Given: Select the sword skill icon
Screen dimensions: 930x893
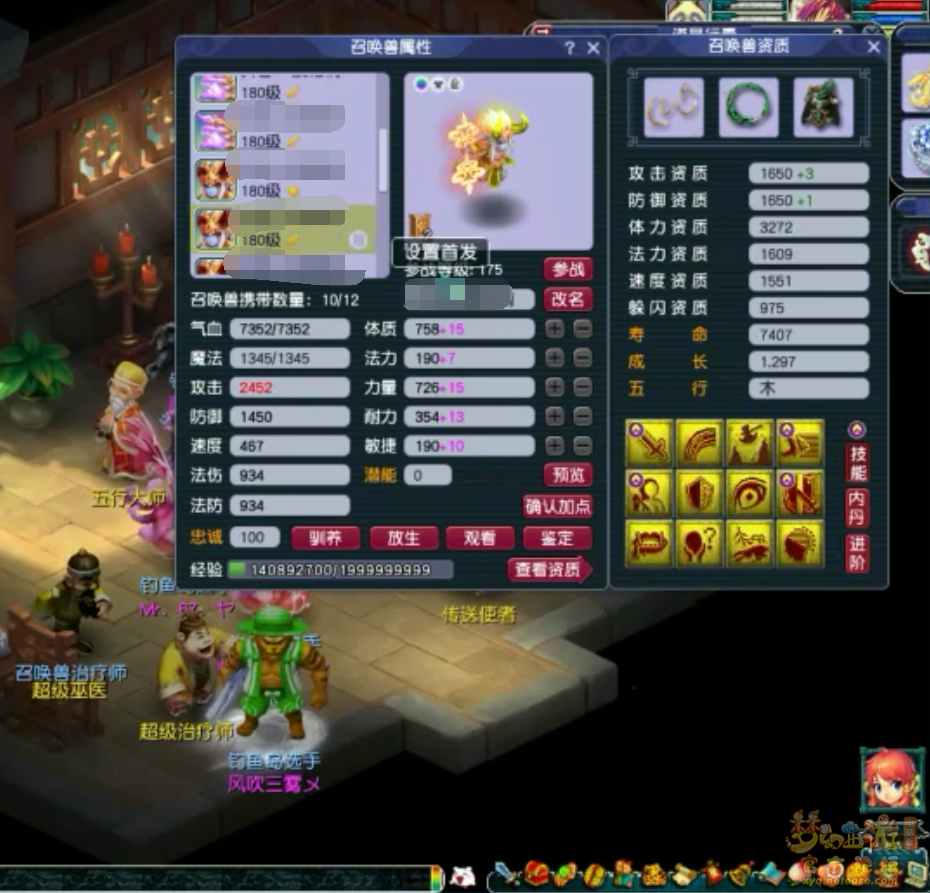Looking at the screenshot, I should point(649,443).
